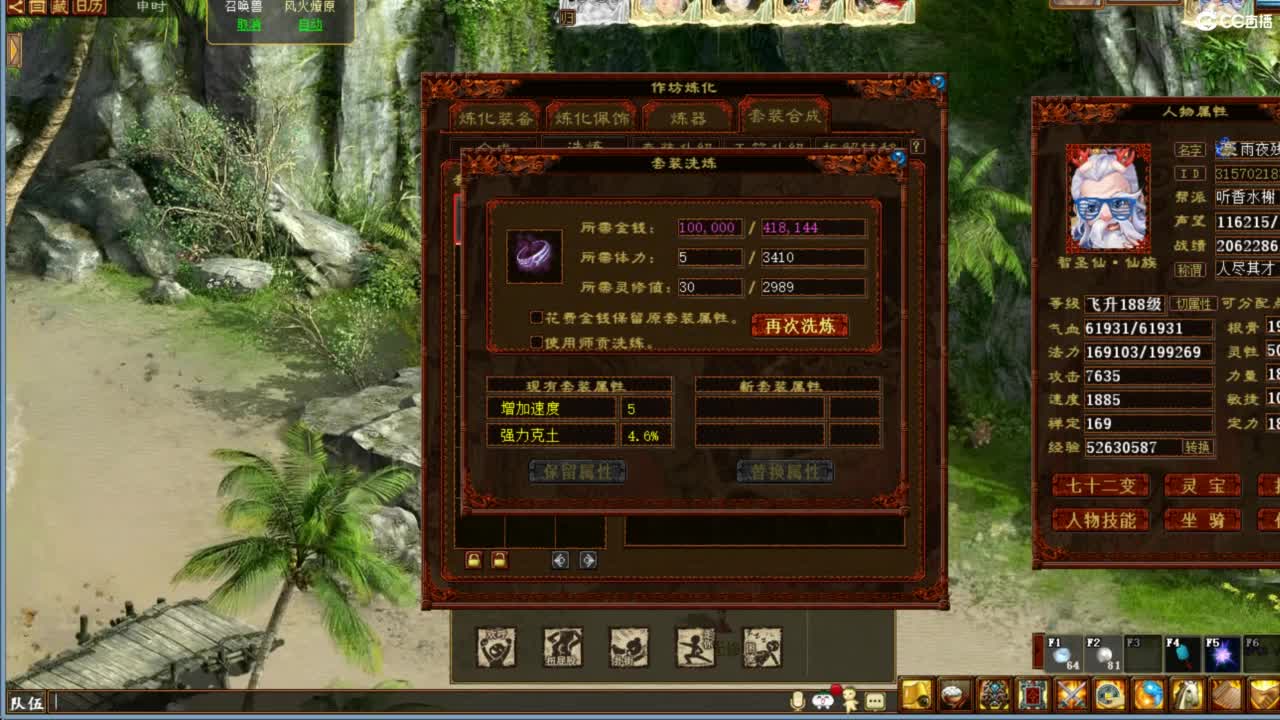Click the open padlock icon beside it
The image size is (1280, 720).
500,560
